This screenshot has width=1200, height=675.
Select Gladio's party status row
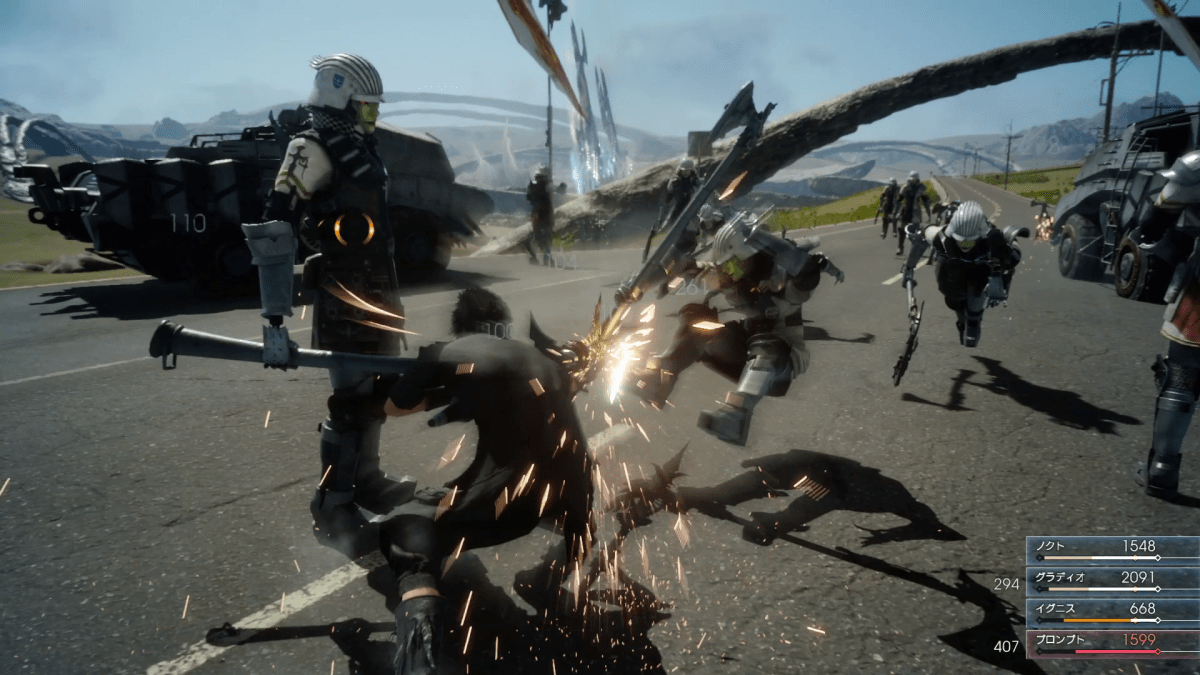(x=1112, y=580)
